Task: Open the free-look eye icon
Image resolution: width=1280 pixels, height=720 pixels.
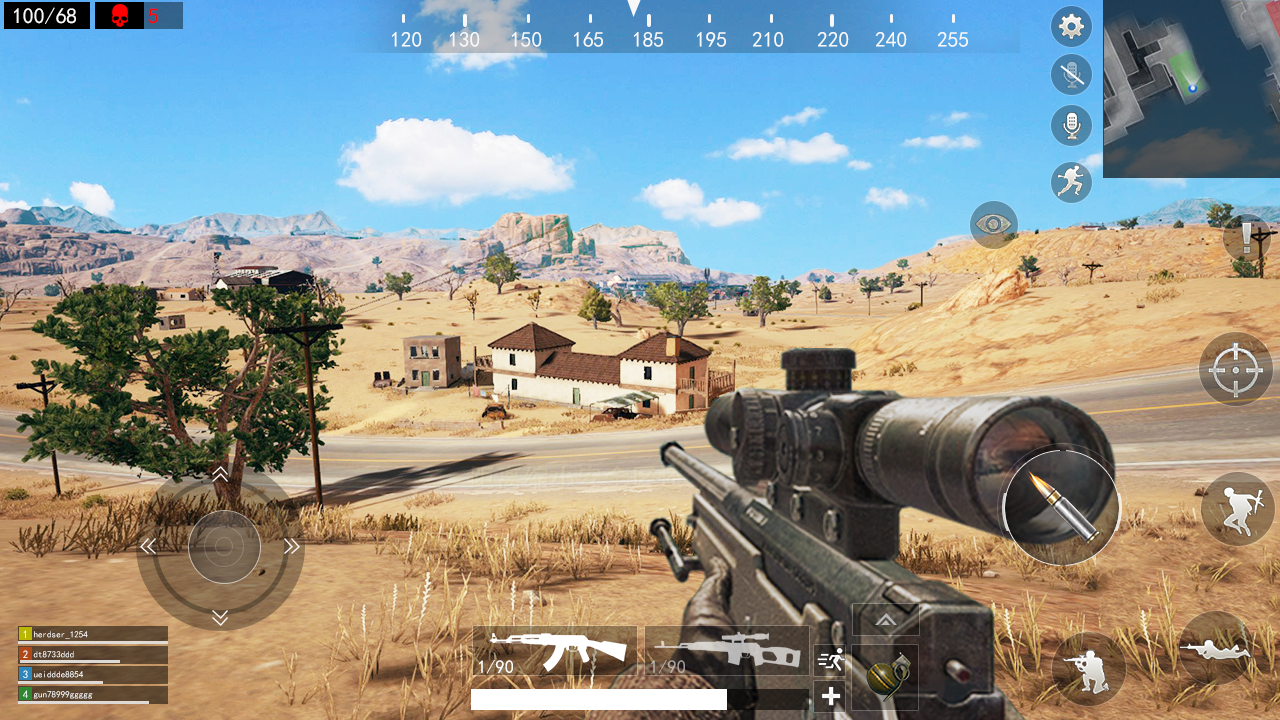Action: coord(993,225)
